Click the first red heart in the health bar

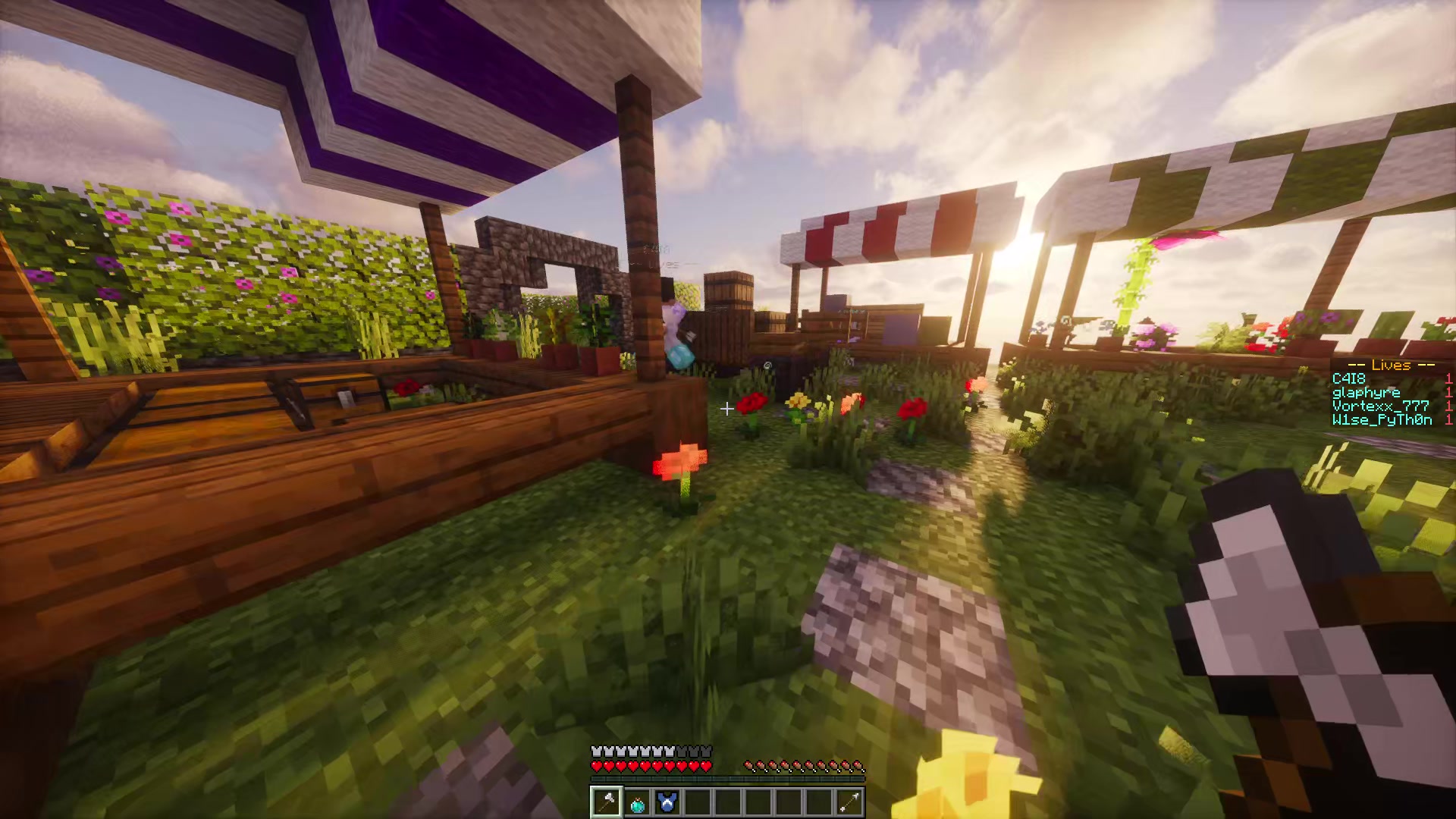[x=596, y=765]
